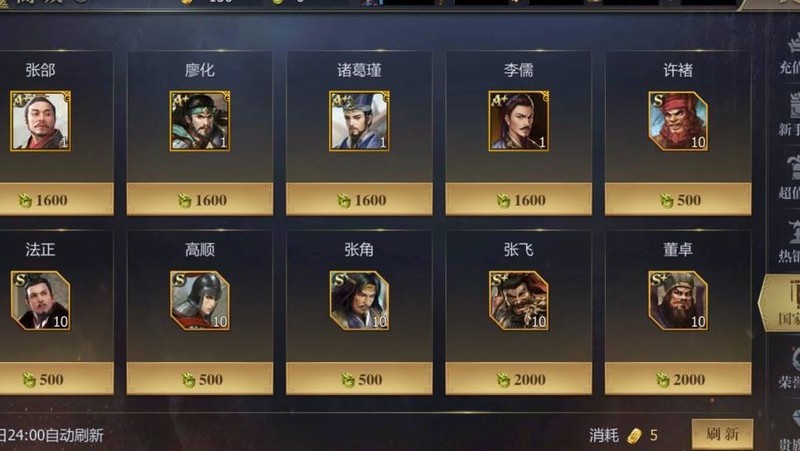Buy 李儒 with the 1600 price button
This screenshot has width=800, height=451.
(518, 200)
